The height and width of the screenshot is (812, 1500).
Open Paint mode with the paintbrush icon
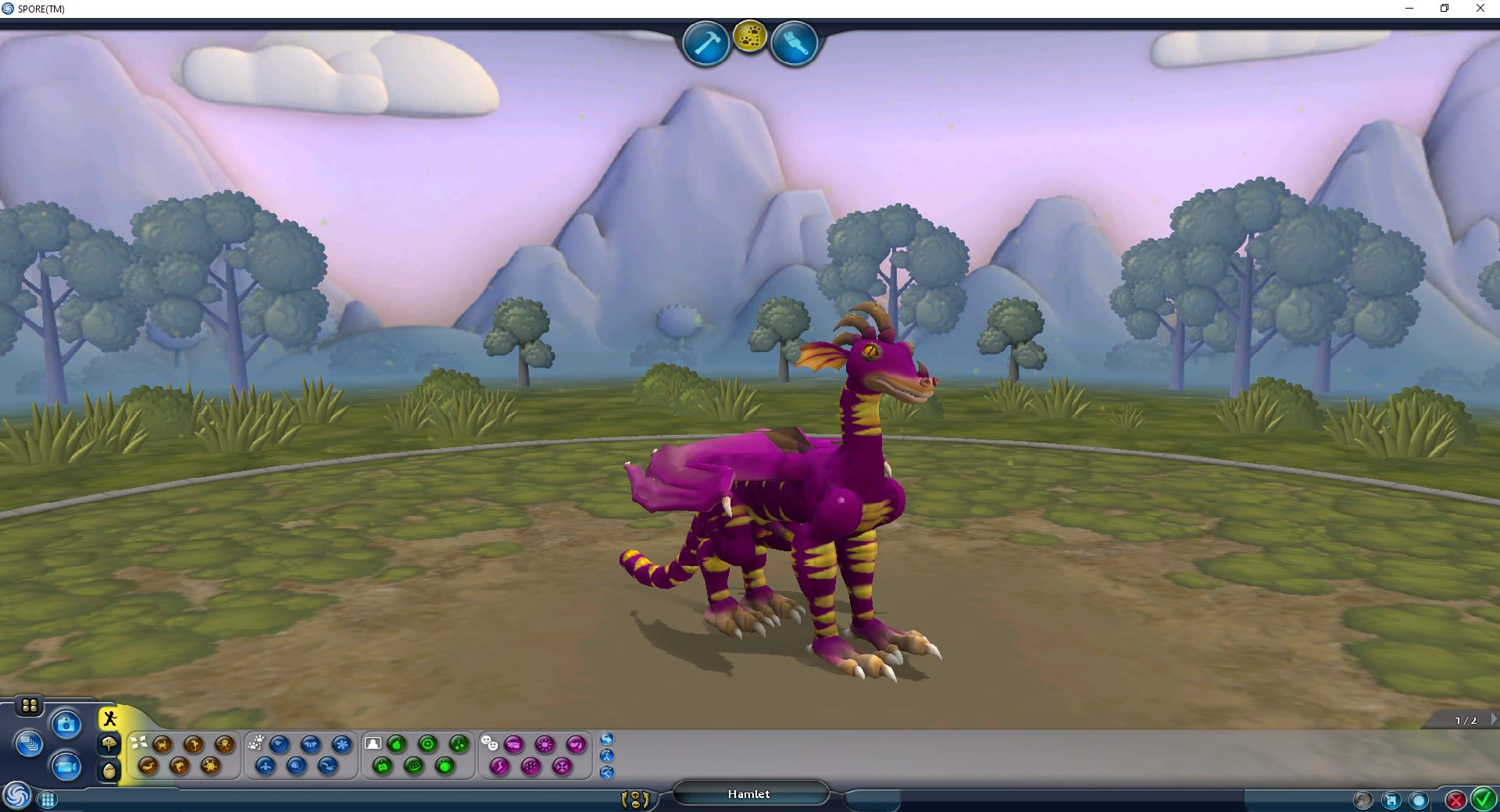click(x=793, y=43)
